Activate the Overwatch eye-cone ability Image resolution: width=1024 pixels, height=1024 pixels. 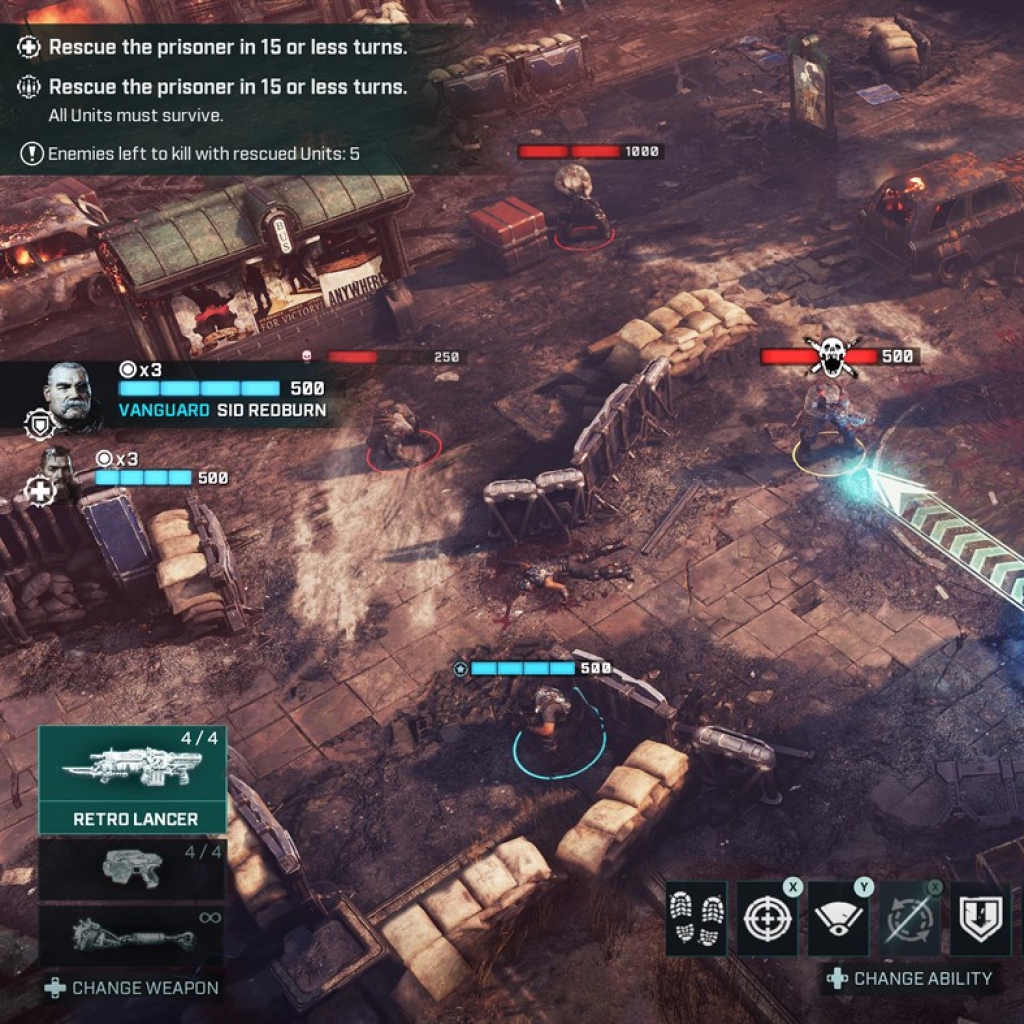[x=838, y=918]
